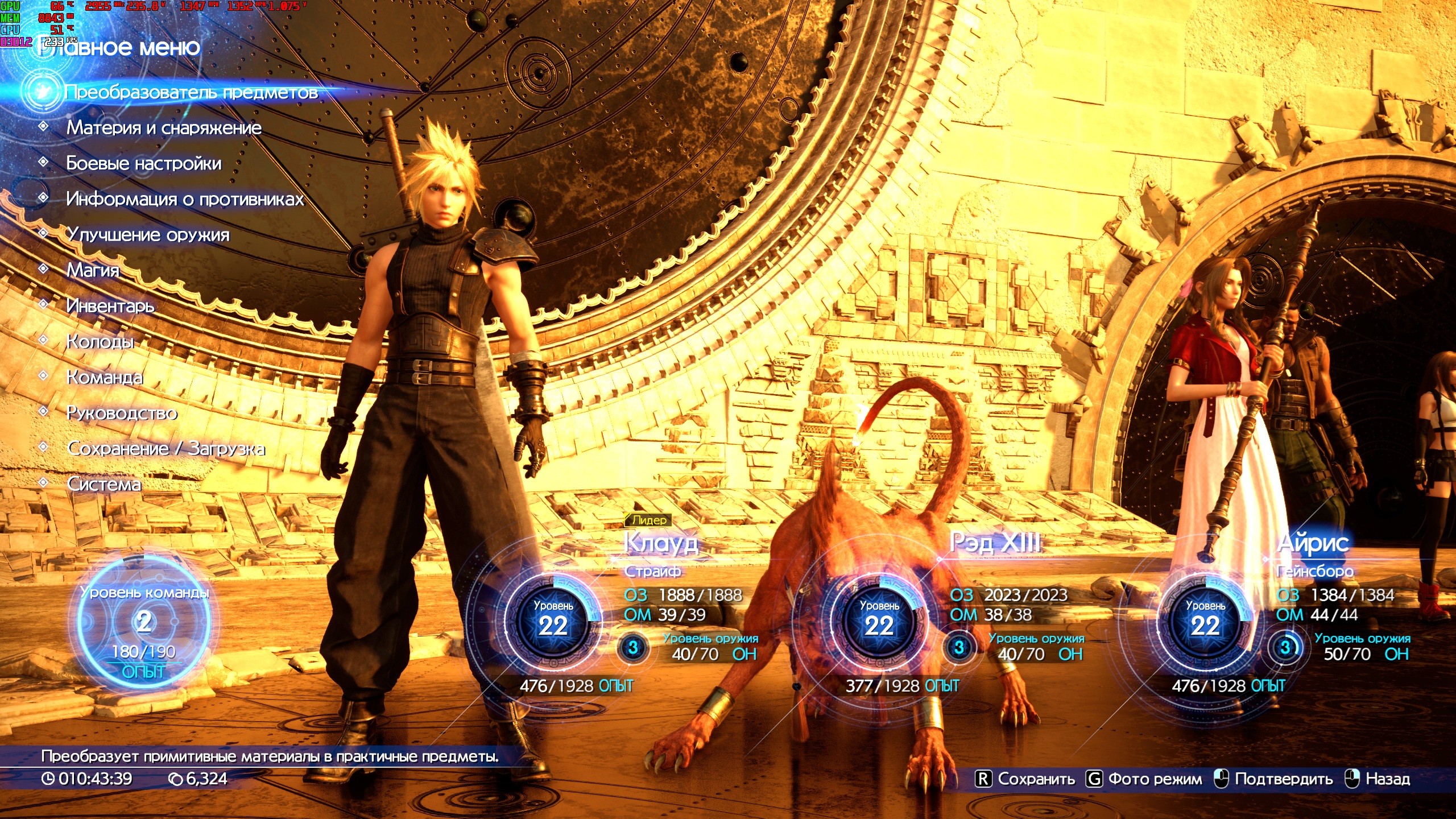
Task: Choose the Система entry
Action: pos(104,484)
